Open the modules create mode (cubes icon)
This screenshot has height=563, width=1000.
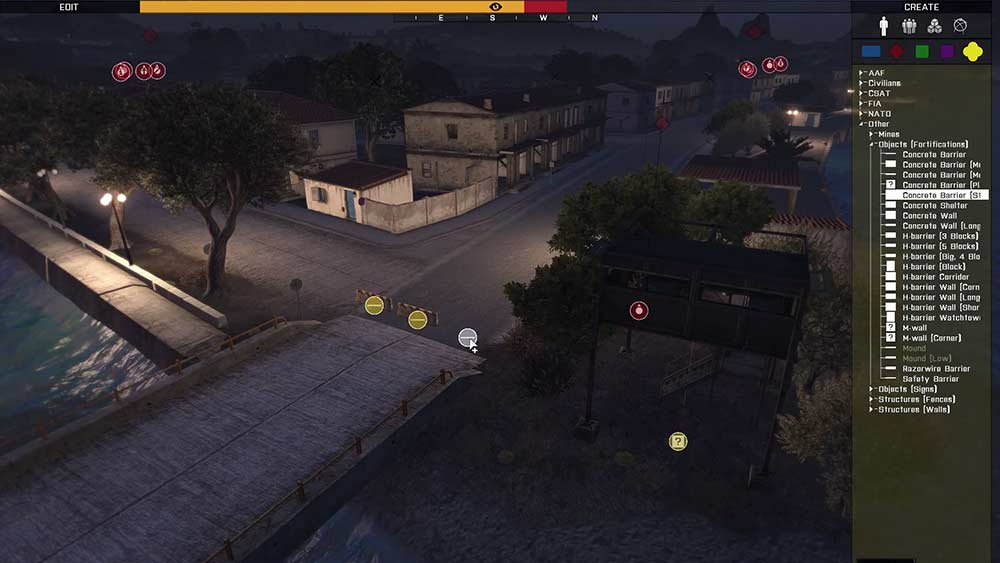[934, 26]
